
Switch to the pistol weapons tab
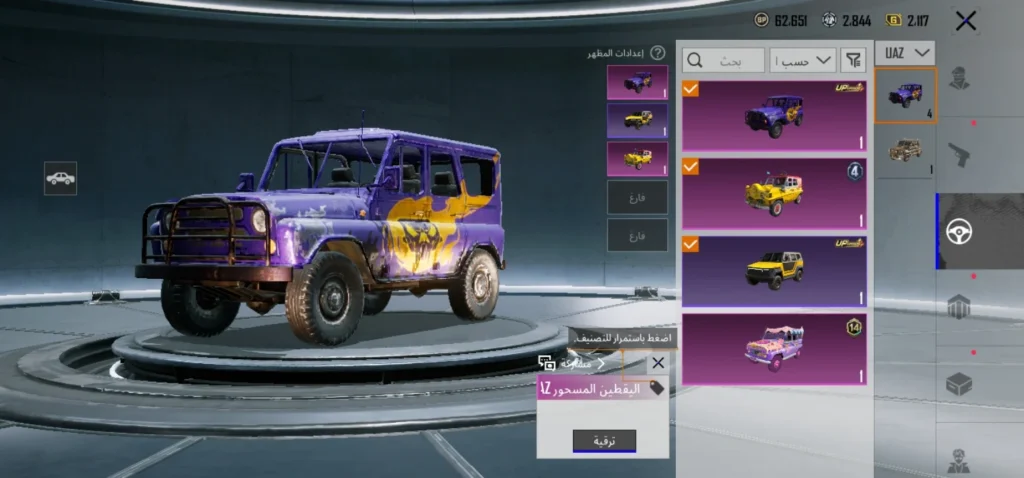tap(959, 153)
